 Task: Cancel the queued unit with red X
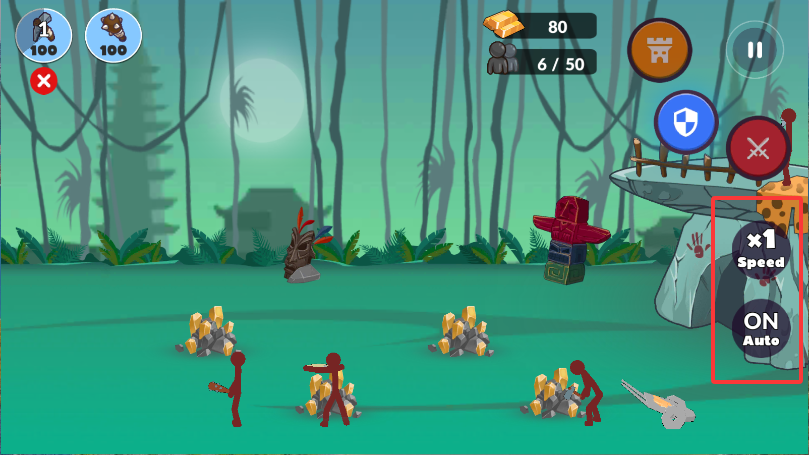point(43,82)
